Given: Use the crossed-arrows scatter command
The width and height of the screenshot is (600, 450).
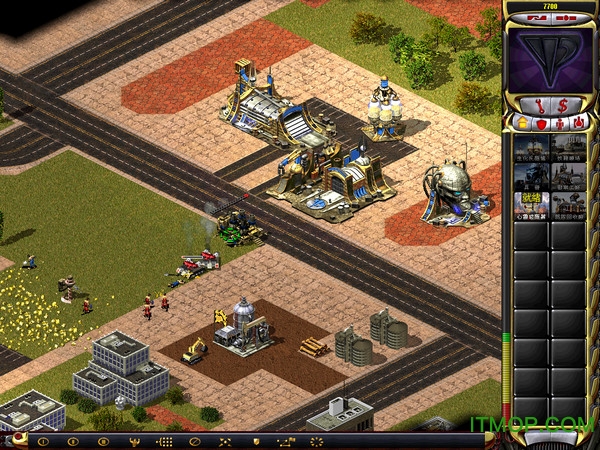Looking at the screenshot, I should pyautogui.click(x=225, y=440).
